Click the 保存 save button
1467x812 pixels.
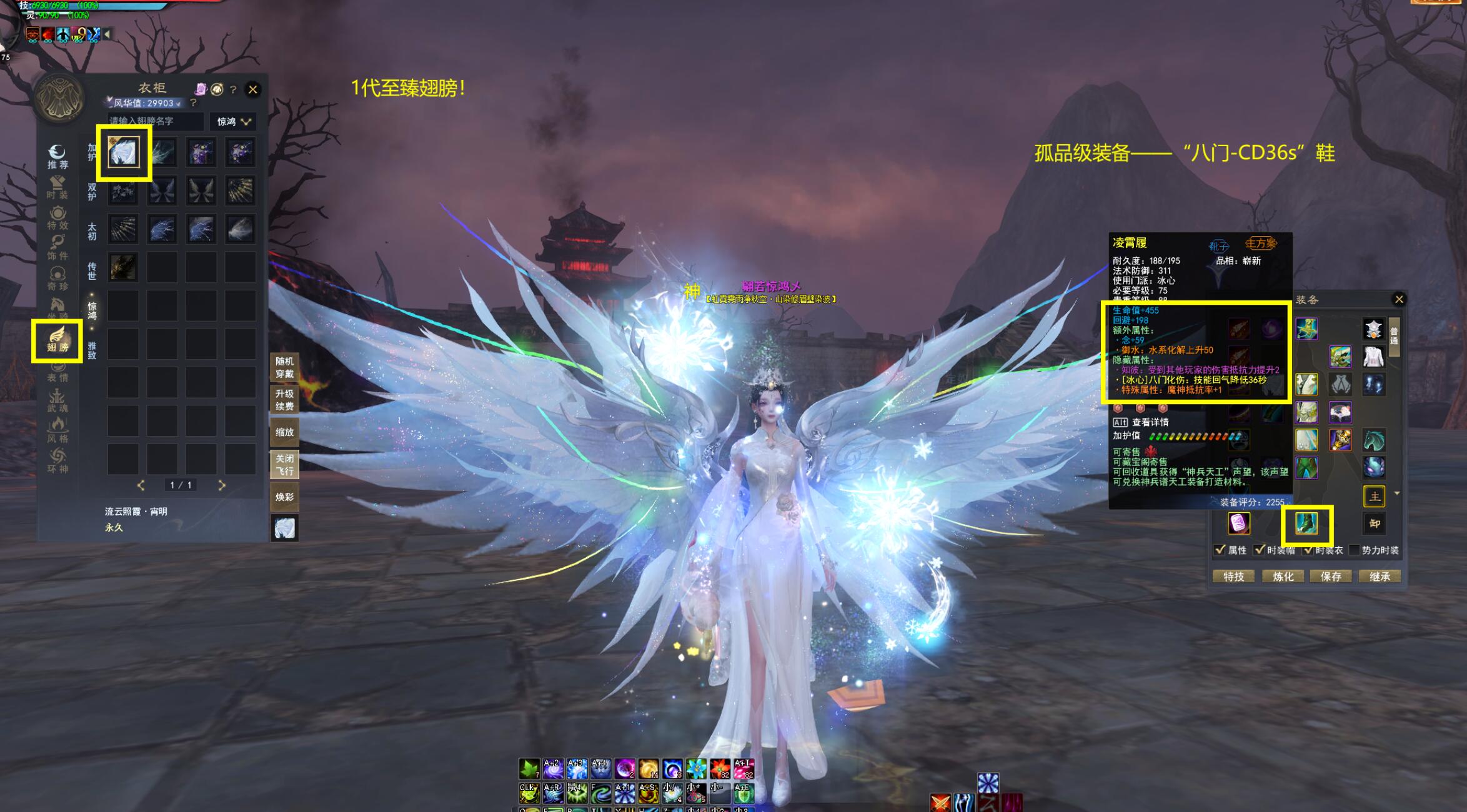pyautogui.click(x=1331, y=577)
